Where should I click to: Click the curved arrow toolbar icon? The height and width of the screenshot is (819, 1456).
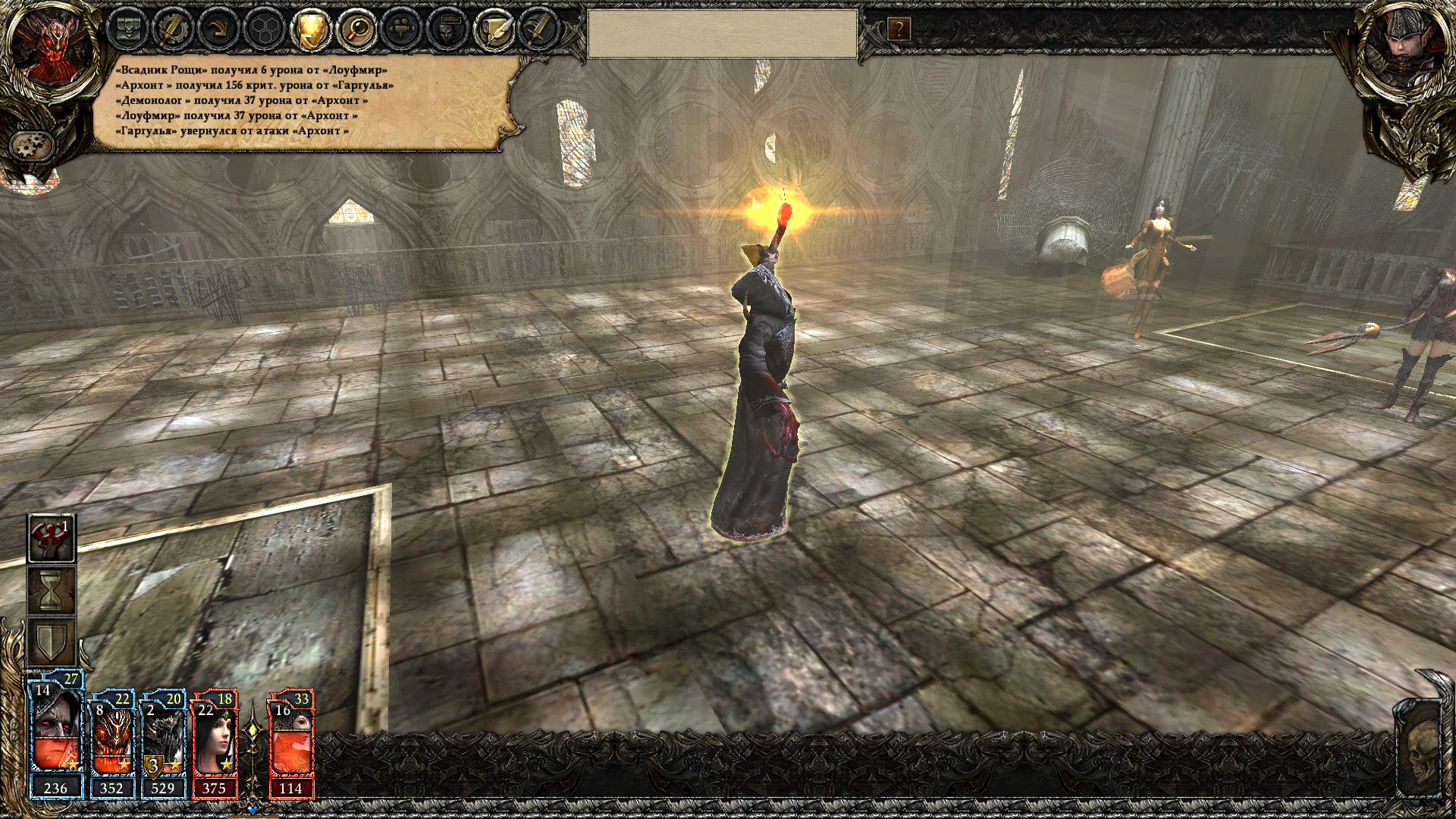click(220, 30)
